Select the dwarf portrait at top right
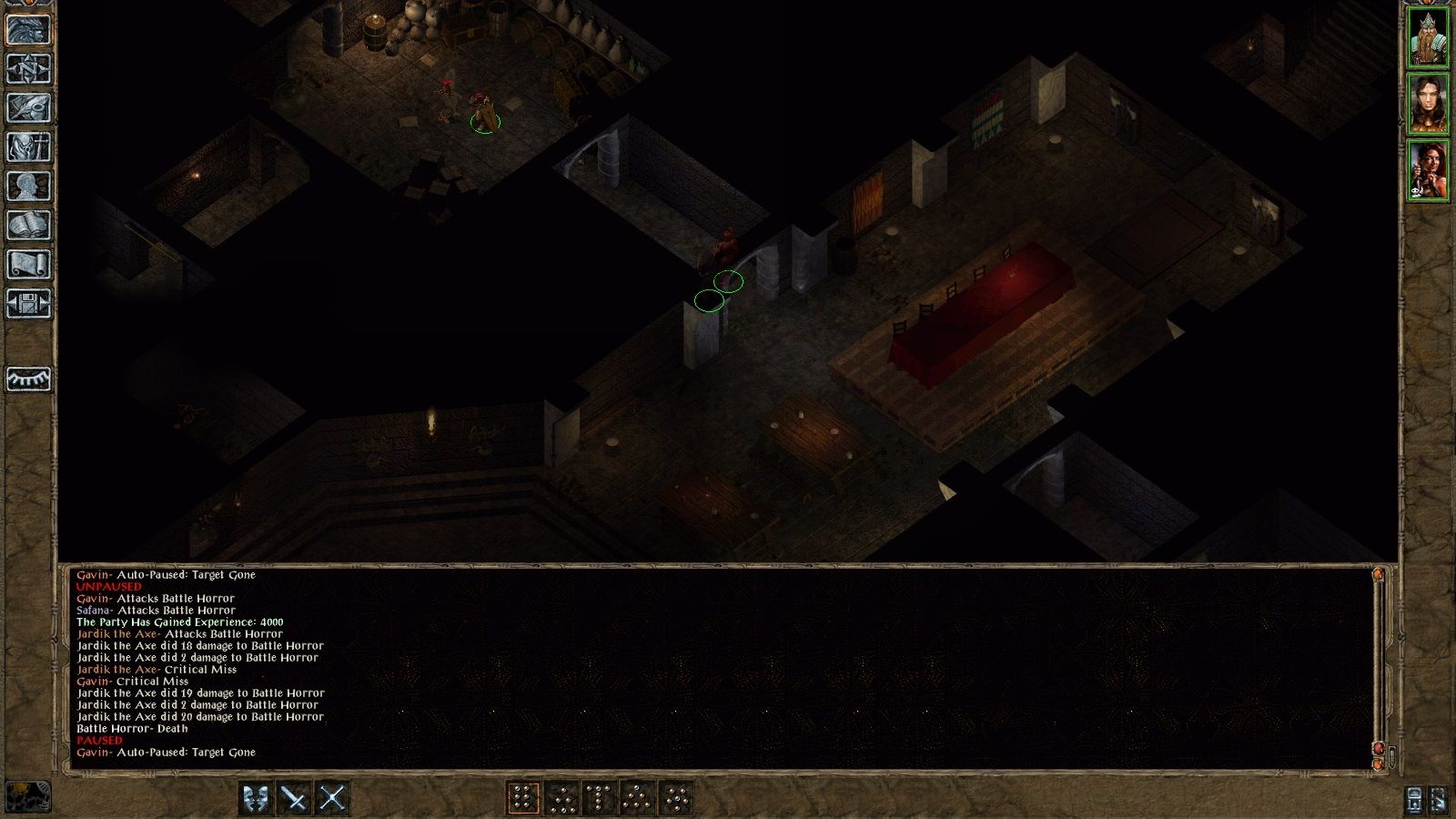The image size is (1456, 819). pyautogui.click(x=1429, y=36)
